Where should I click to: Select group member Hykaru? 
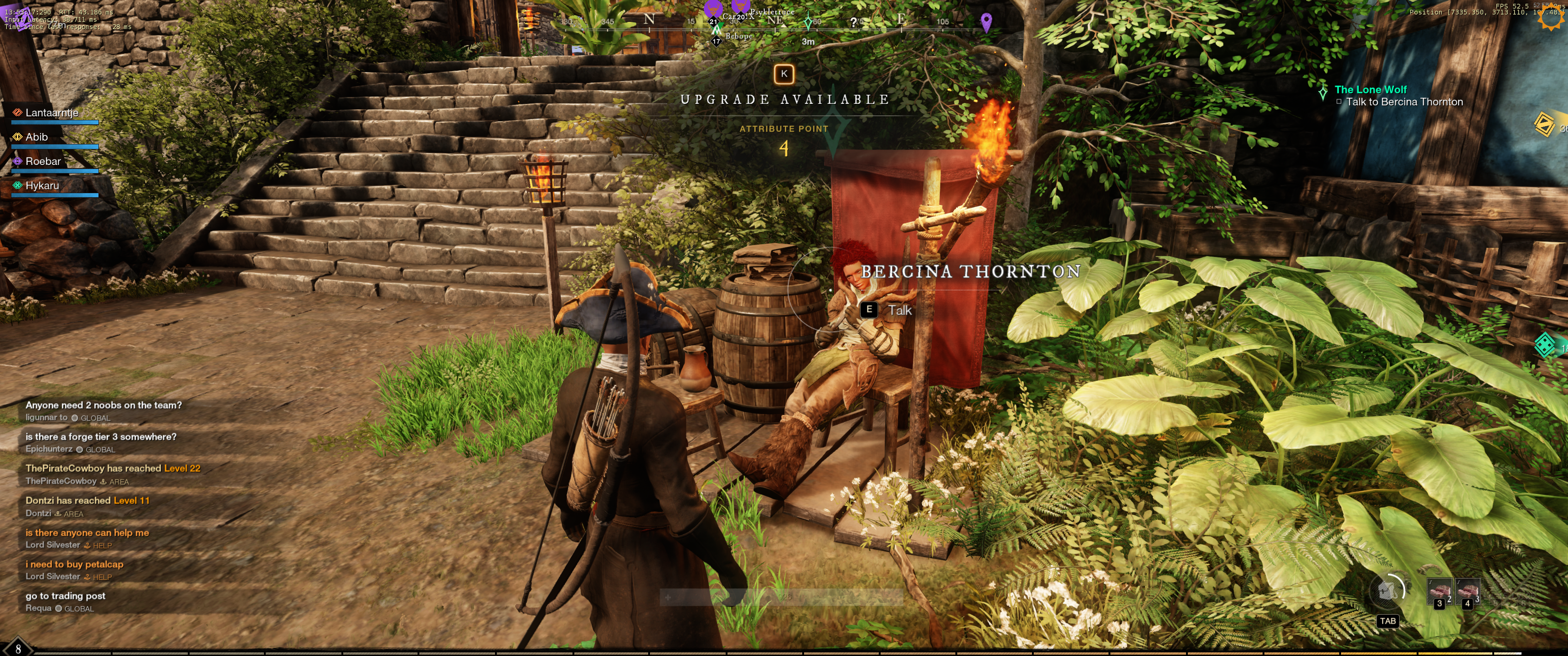[x=42, y=185]
